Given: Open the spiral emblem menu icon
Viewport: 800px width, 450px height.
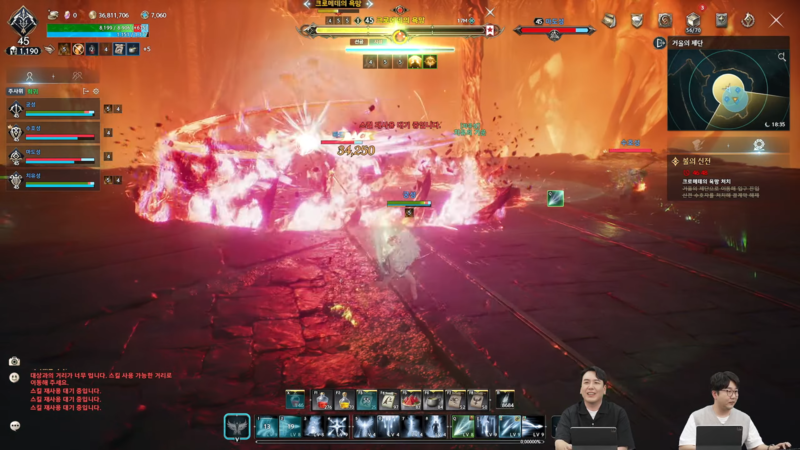Looking at the screenshot, I should click(665, 21).
